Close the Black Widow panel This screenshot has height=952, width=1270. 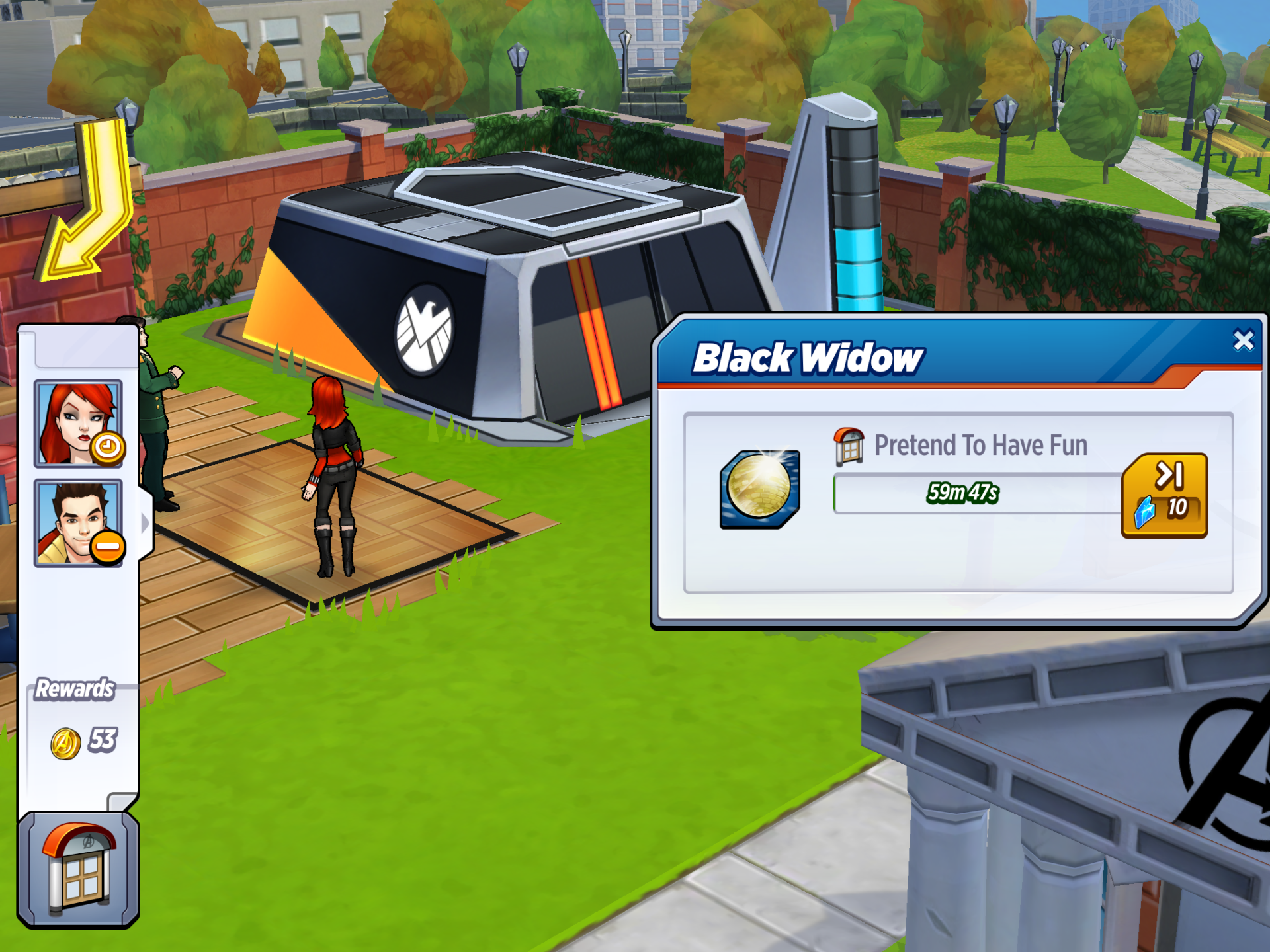1243,340
